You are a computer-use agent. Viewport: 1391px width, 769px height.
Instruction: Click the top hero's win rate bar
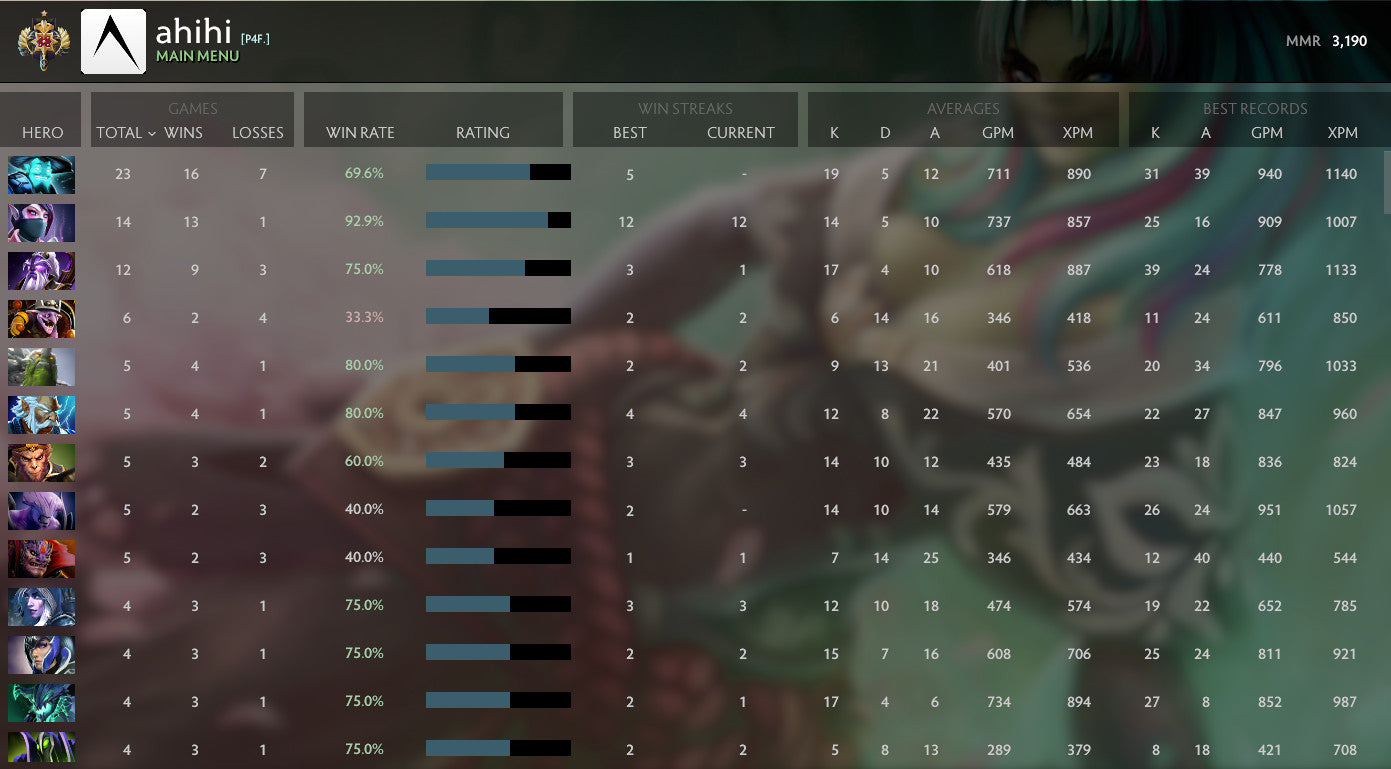tap(498, 172)
